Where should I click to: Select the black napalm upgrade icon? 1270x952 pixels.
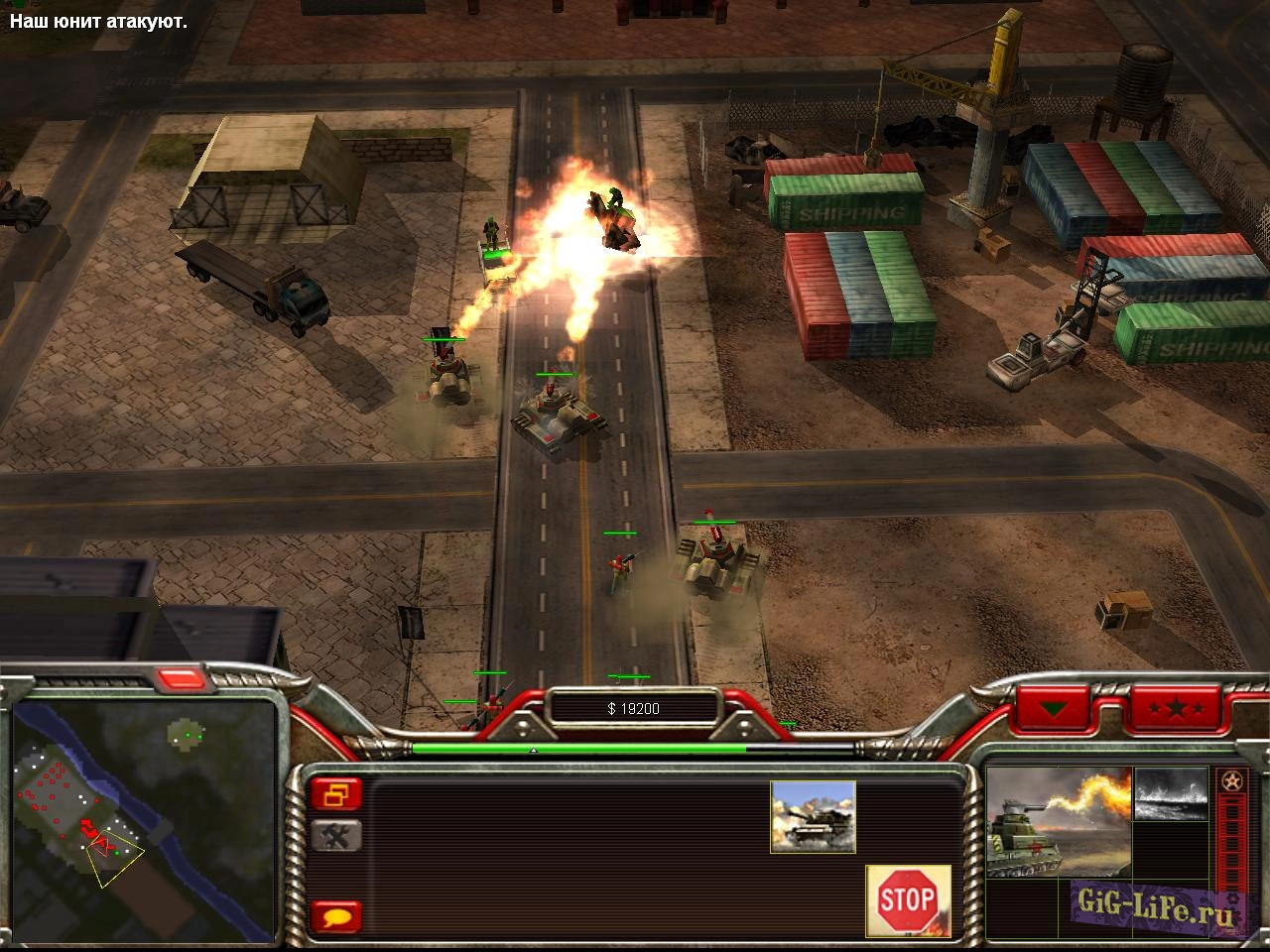point(1171,794)
